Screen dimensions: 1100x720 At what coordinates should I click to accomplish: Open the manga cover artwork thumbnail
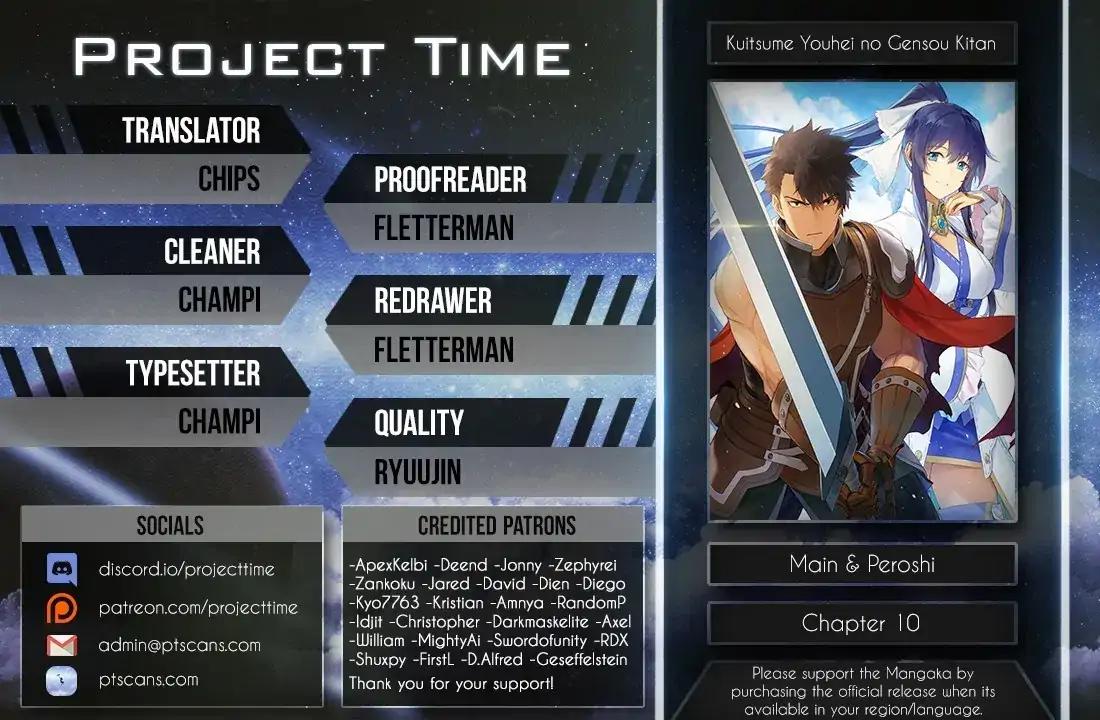[x=862, y=302]
